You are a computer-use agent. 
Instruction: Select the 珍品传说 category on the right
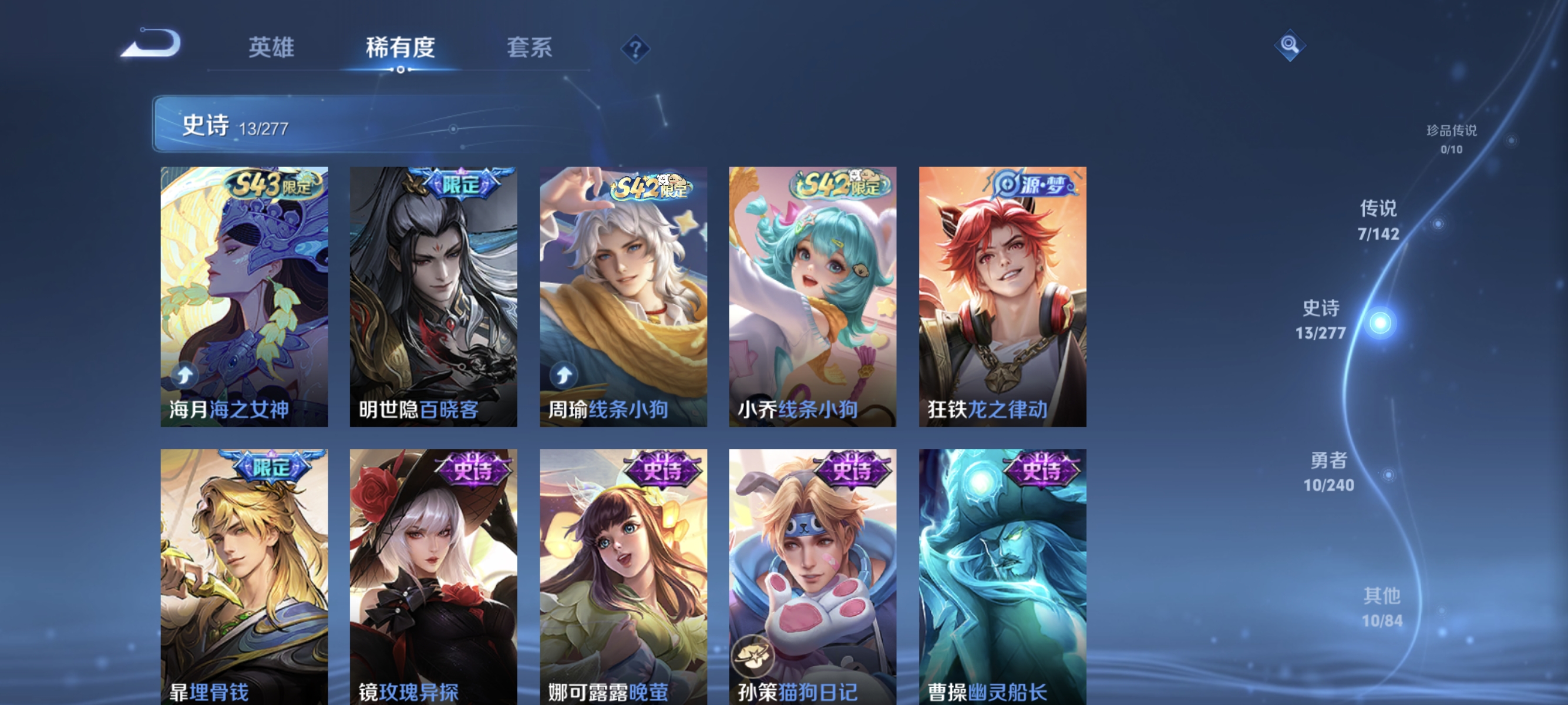[1452, 140]
